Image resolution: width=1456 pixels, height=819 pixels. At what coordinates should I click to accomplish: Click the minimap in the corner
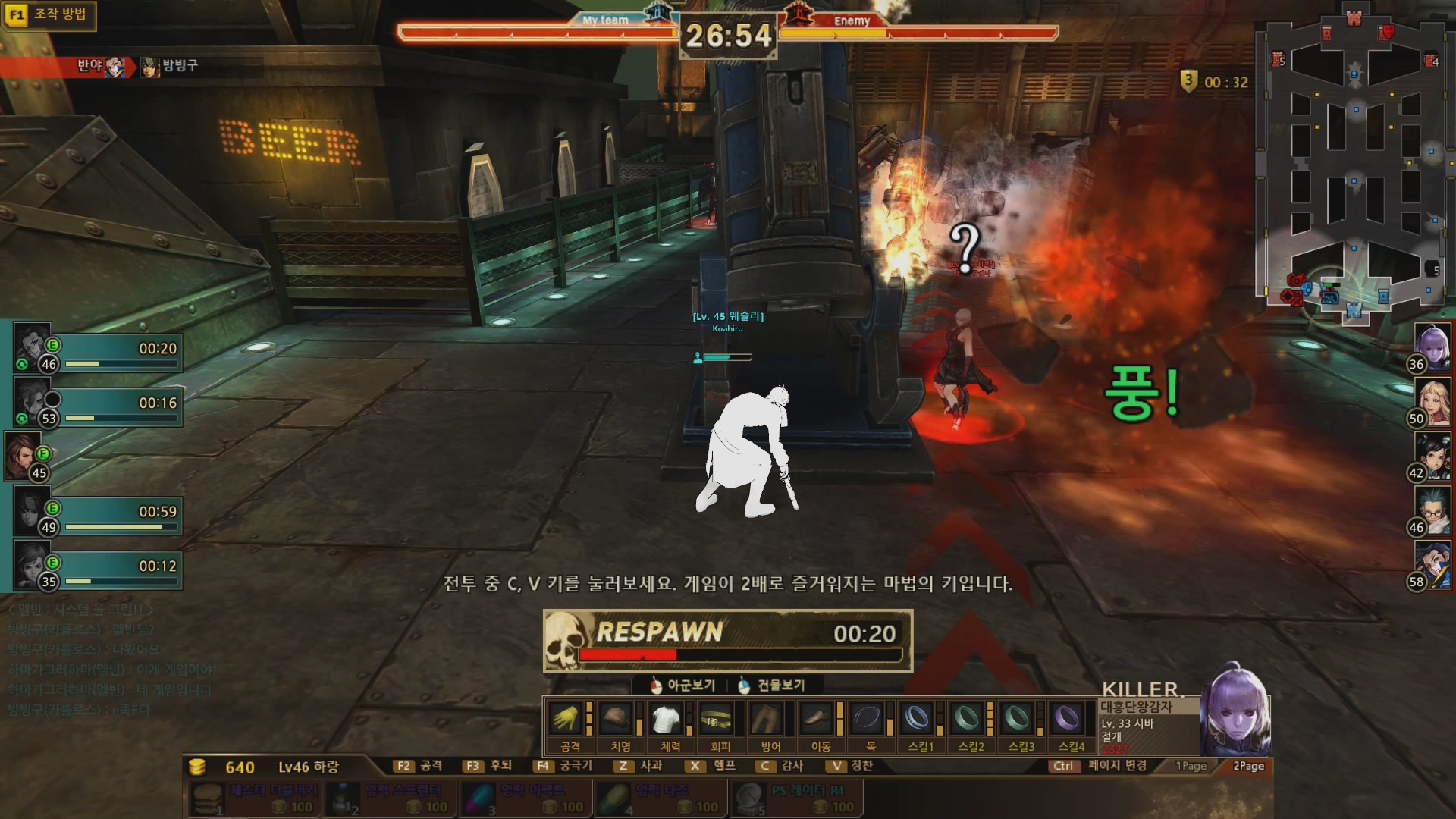1354,167
